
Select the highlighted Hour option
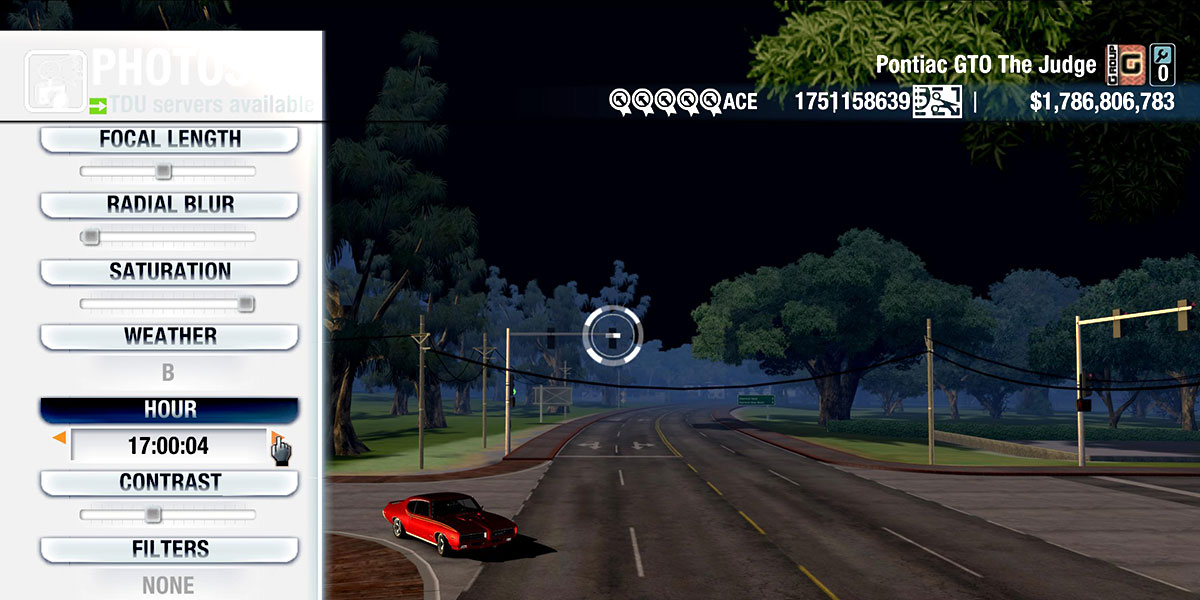click(169, 410)
